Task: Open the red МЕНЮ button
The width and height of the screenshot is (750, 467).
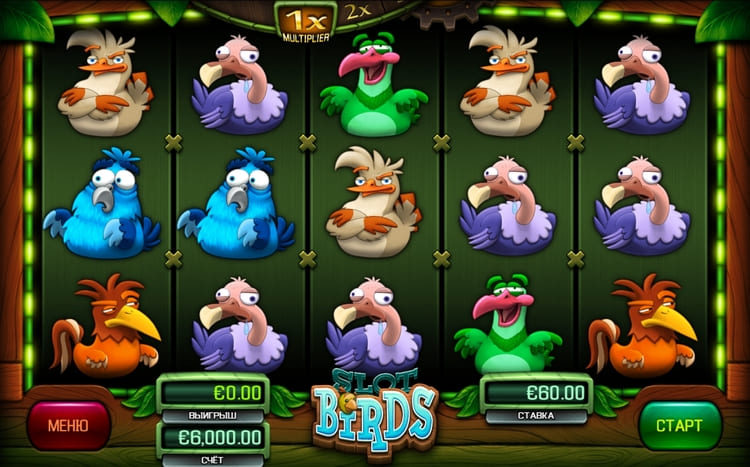Action: 69,425
